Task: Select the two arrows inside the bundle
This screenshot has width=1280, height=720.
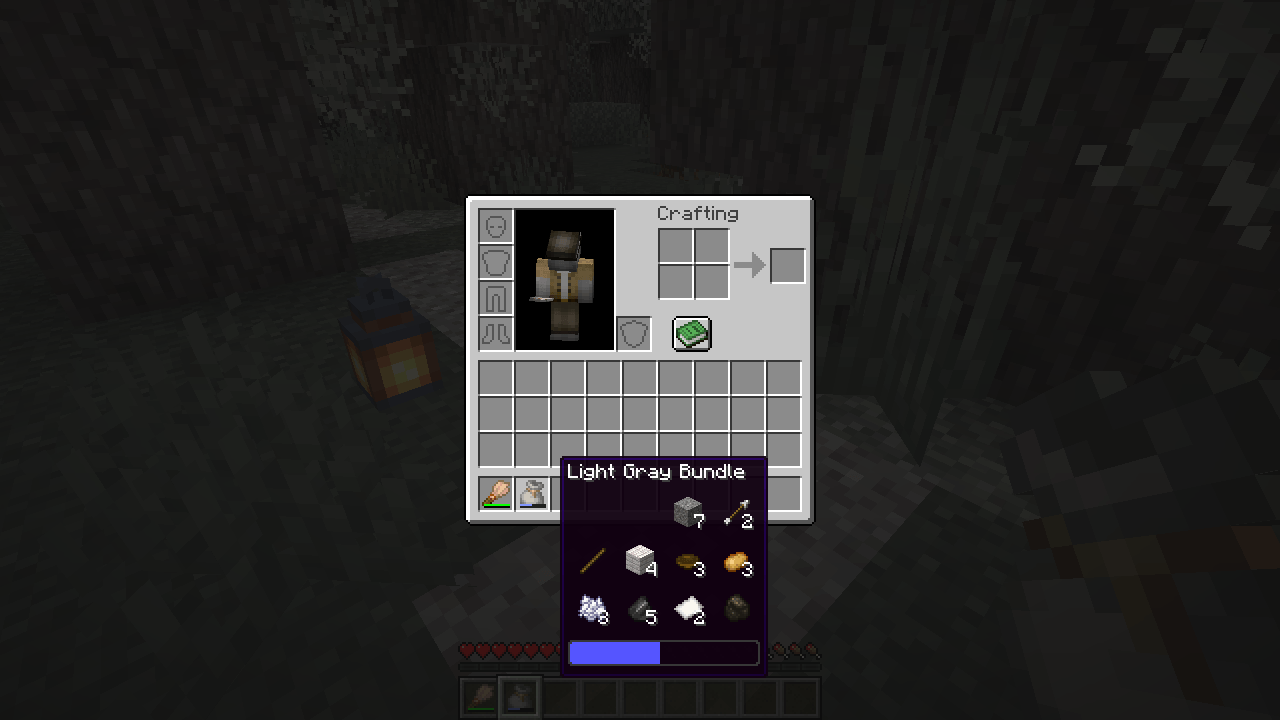Action: 738,510
